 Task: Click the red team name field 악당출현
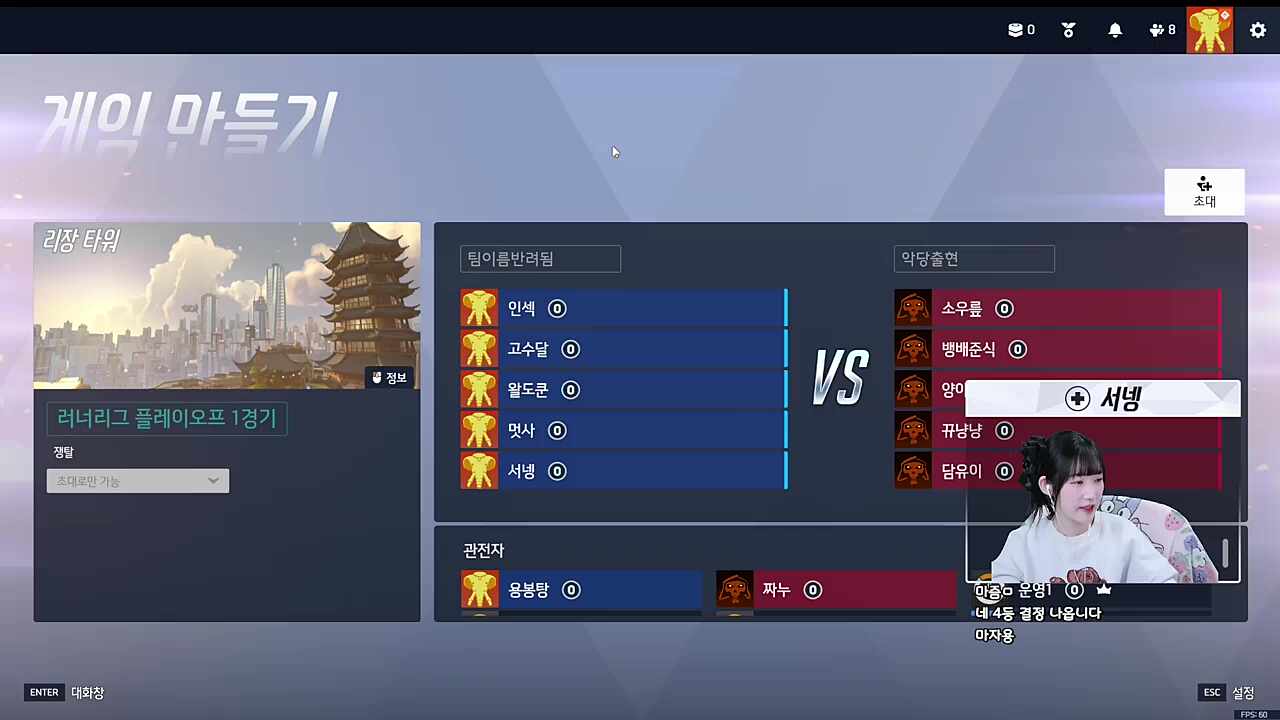(973, 258)
